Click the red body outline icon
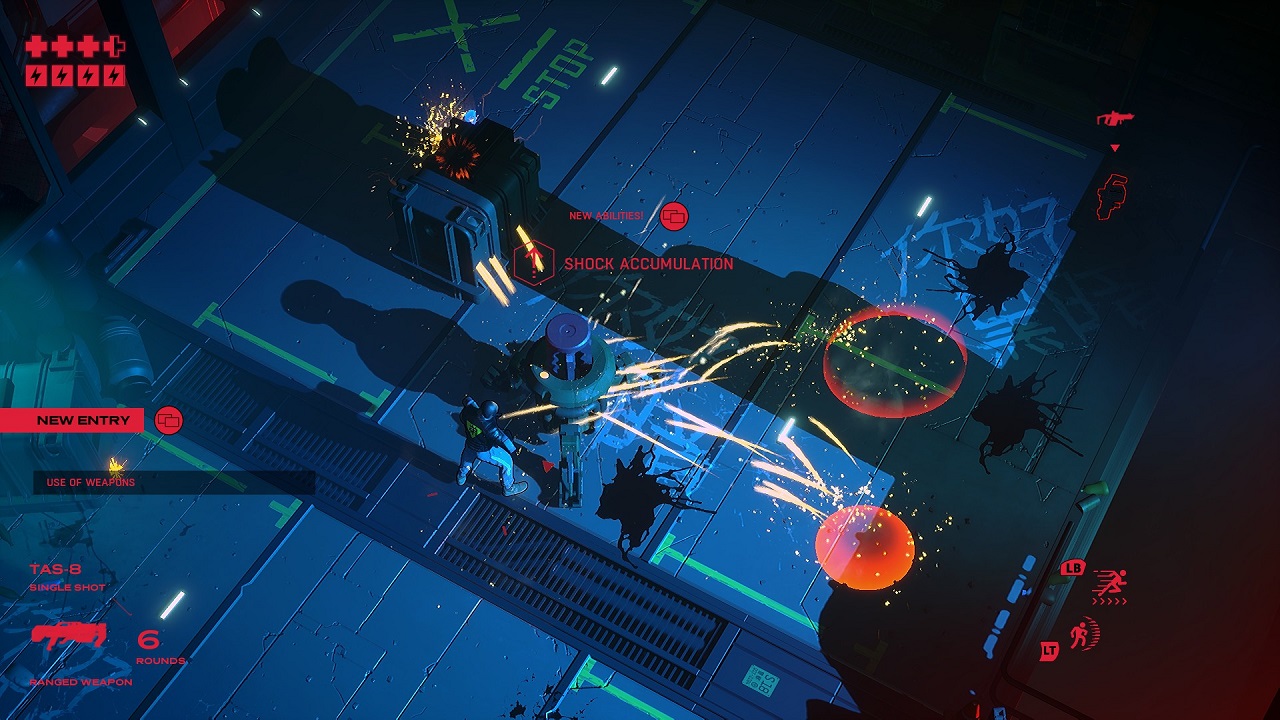Viewport: 1280px width, 720px height. point(1112,196)
